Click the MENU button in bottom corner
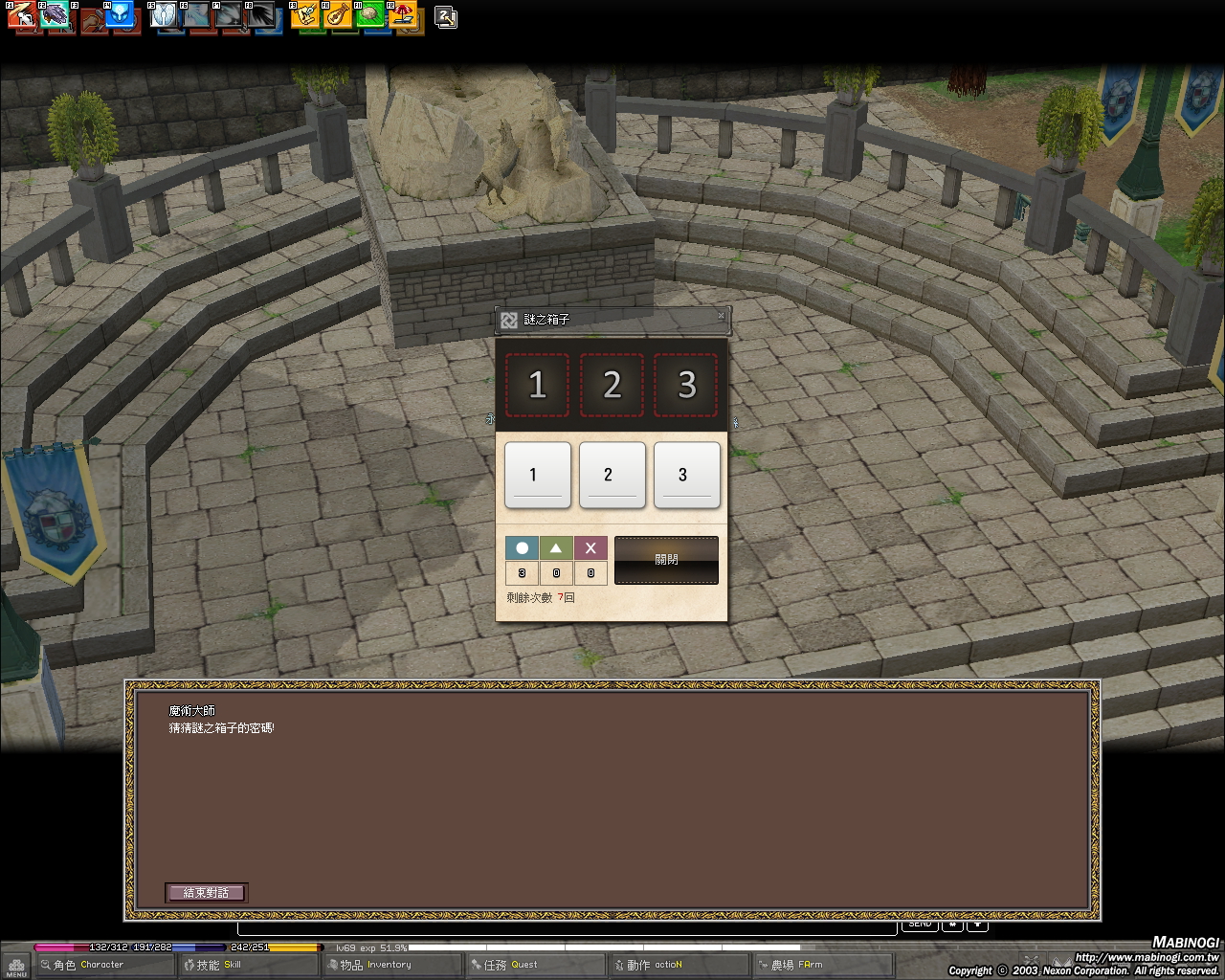The image size is (1225, 980). (x=15, y=965)
